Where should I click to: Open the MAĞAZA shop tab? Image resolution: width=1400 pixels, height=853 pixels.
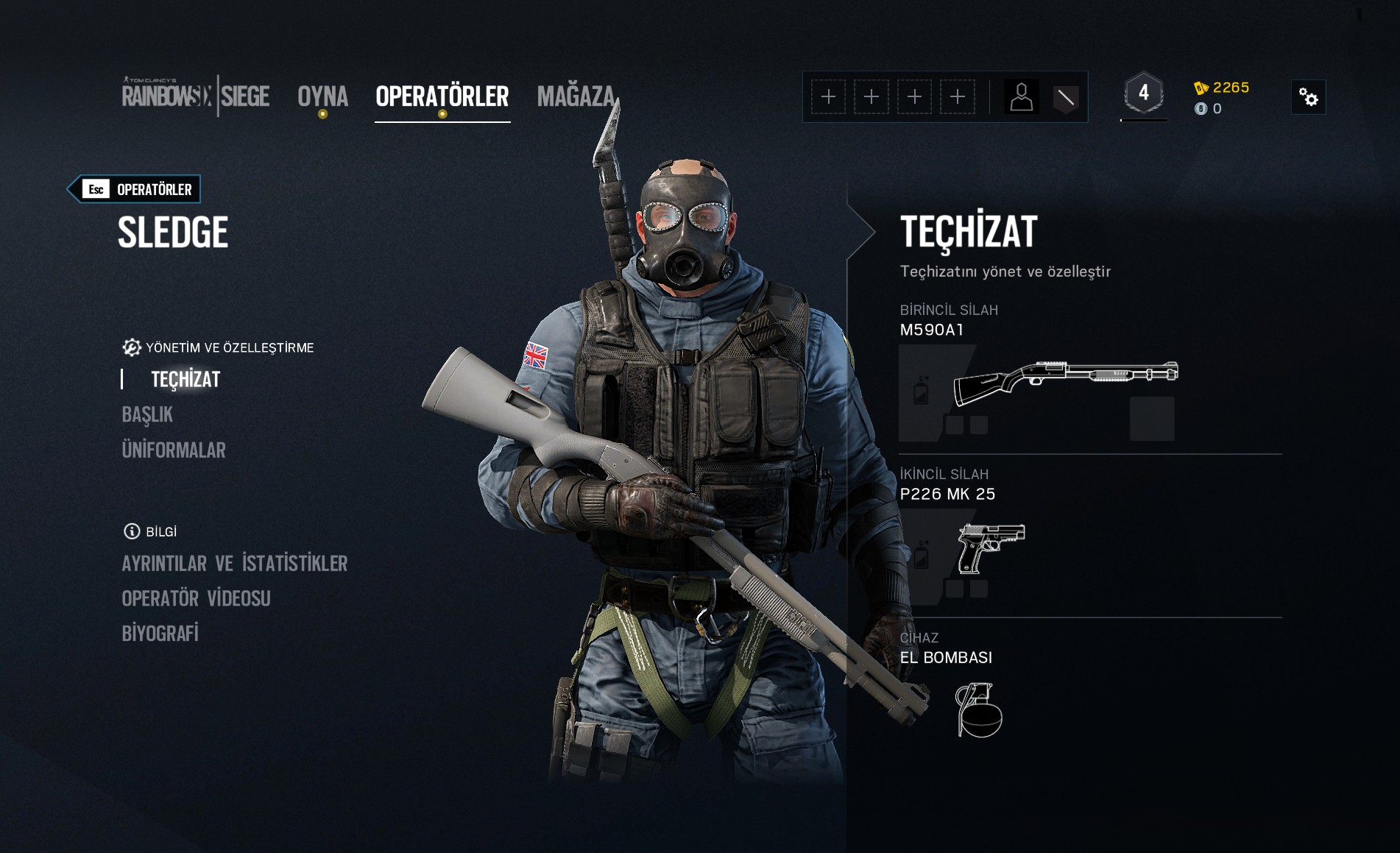576,96
